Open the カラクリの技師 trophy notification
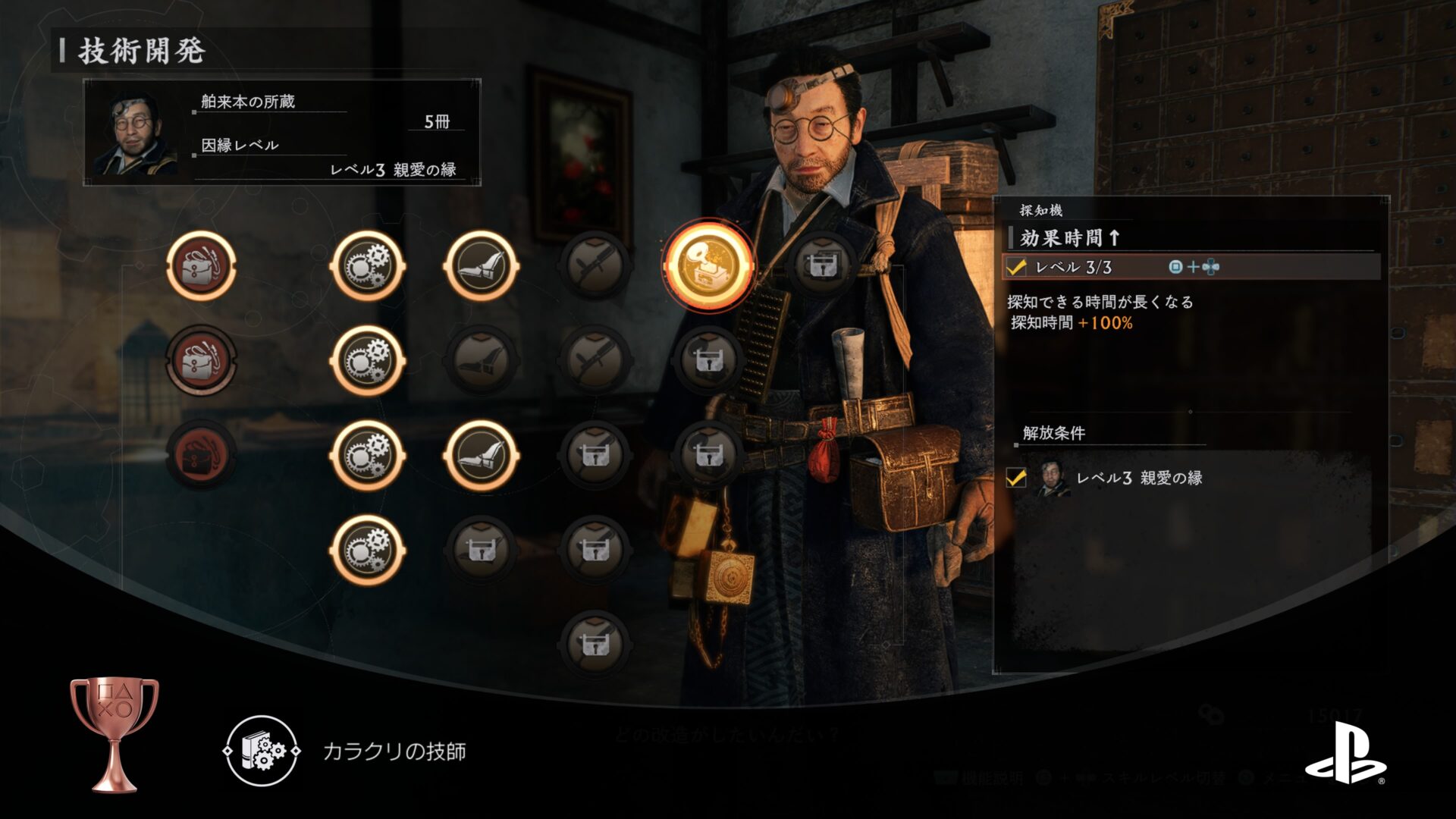The height and width of the screenshot is (819, 1456). [394, 751]
